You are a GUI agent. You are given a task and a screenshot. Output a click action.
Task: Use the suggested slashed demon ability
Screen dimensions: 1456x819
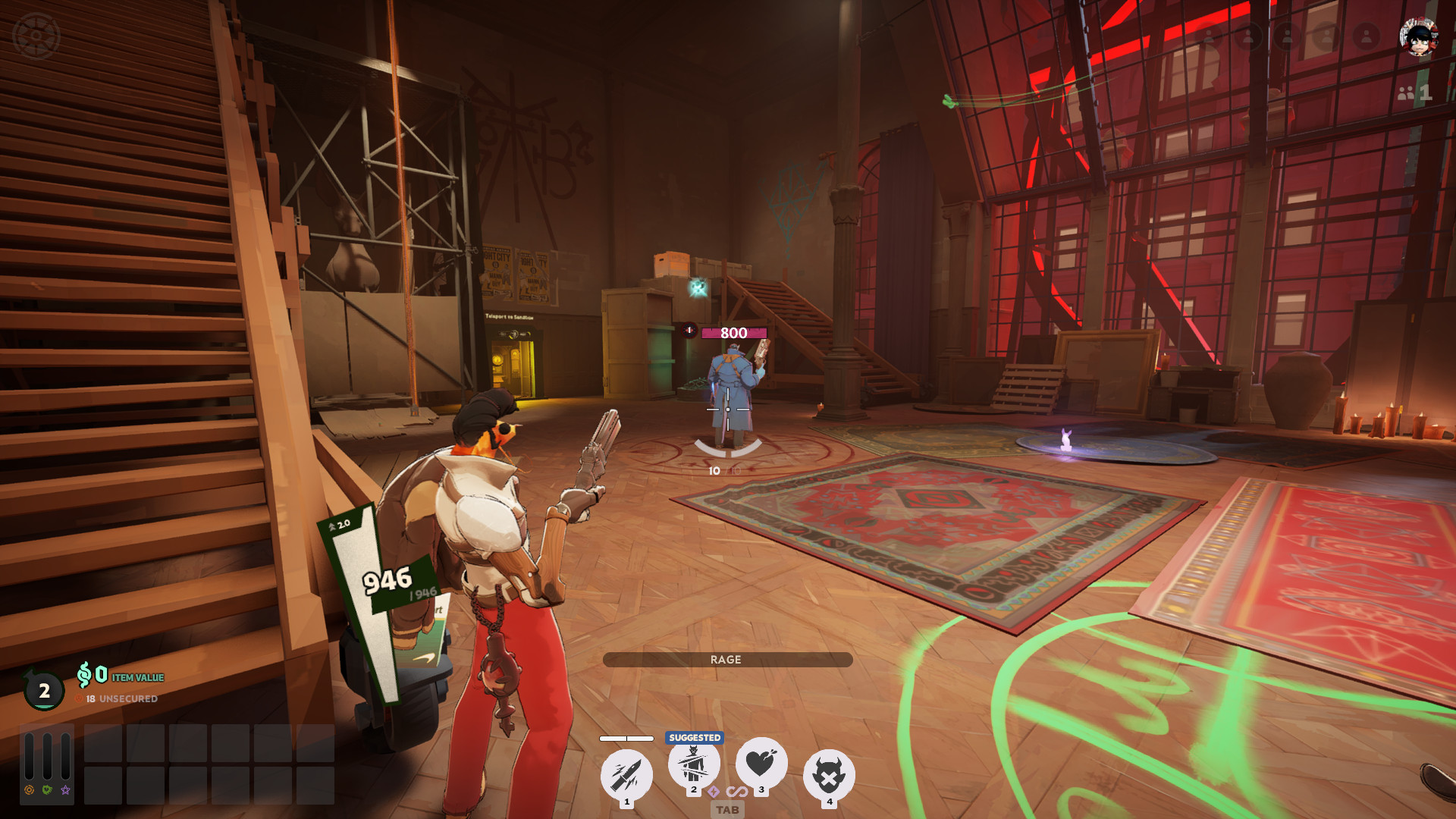click(x=693, y=764)
